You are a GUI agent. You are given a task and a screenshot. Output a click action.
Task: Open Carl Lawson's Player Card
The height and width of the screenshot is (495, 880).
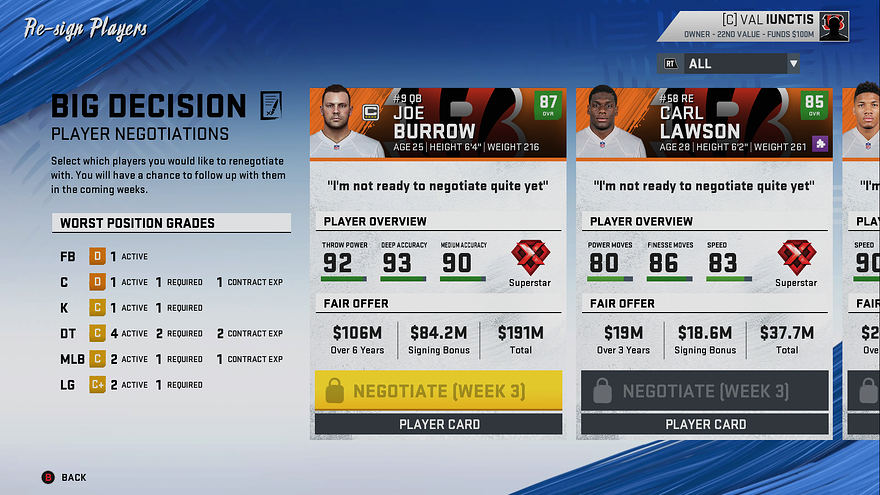tap(705, 424)
